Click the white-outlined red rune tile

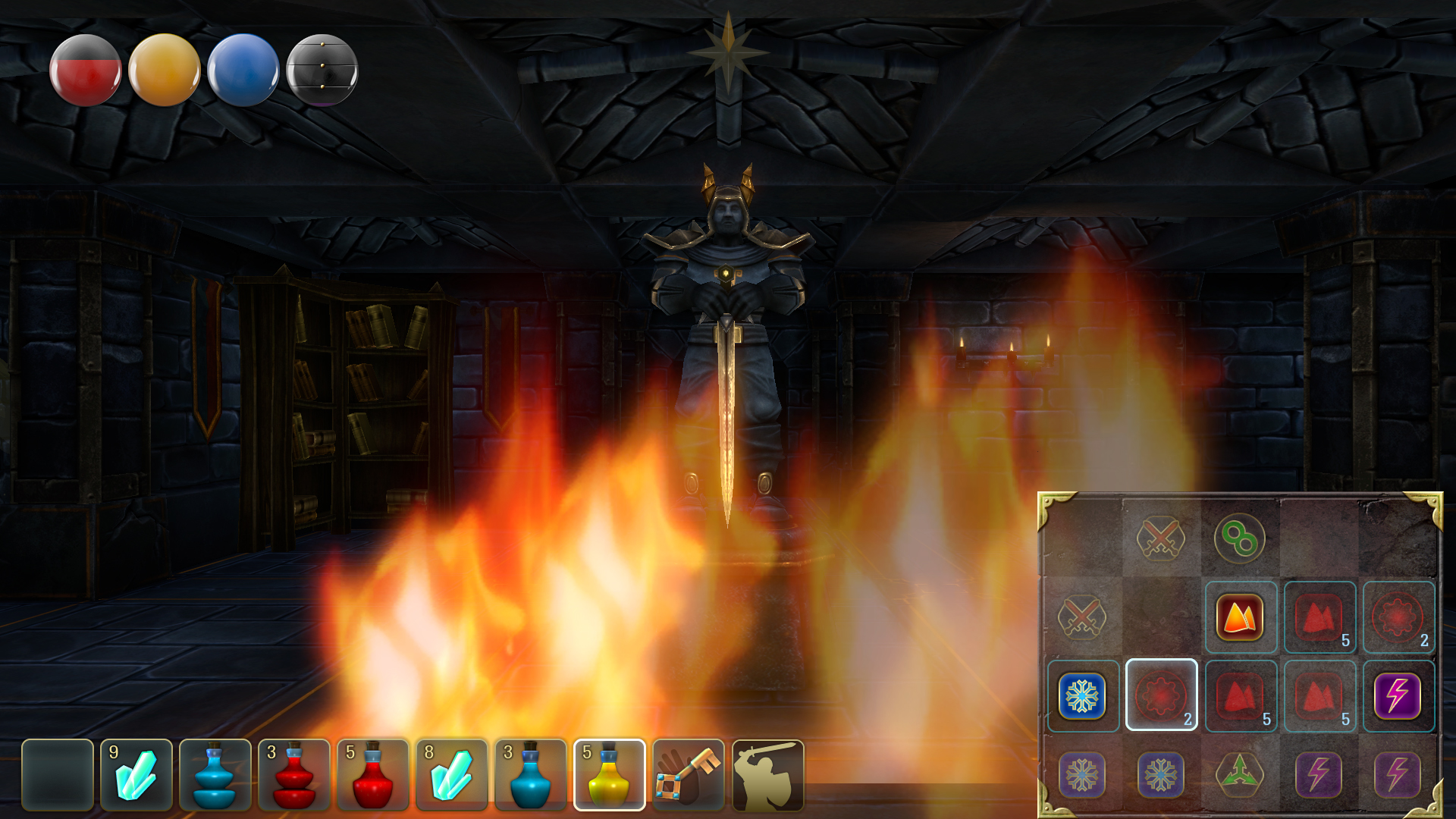click(1161, 695)
